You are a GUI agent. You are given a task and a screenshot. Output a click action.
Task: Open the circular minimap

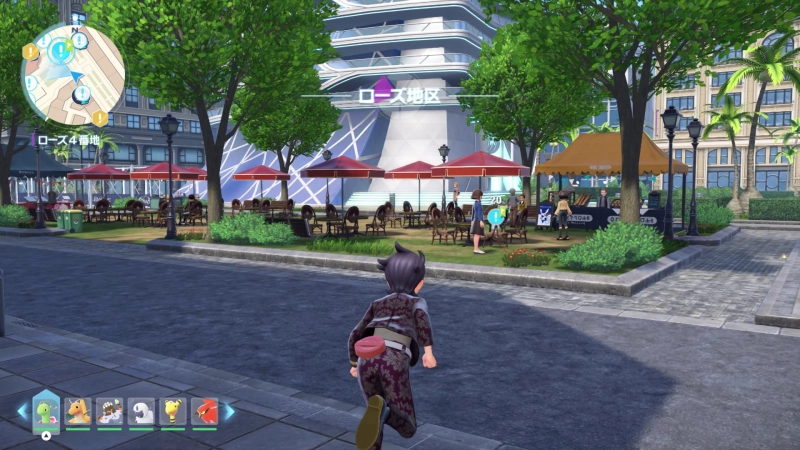click(x=72, y=74)
